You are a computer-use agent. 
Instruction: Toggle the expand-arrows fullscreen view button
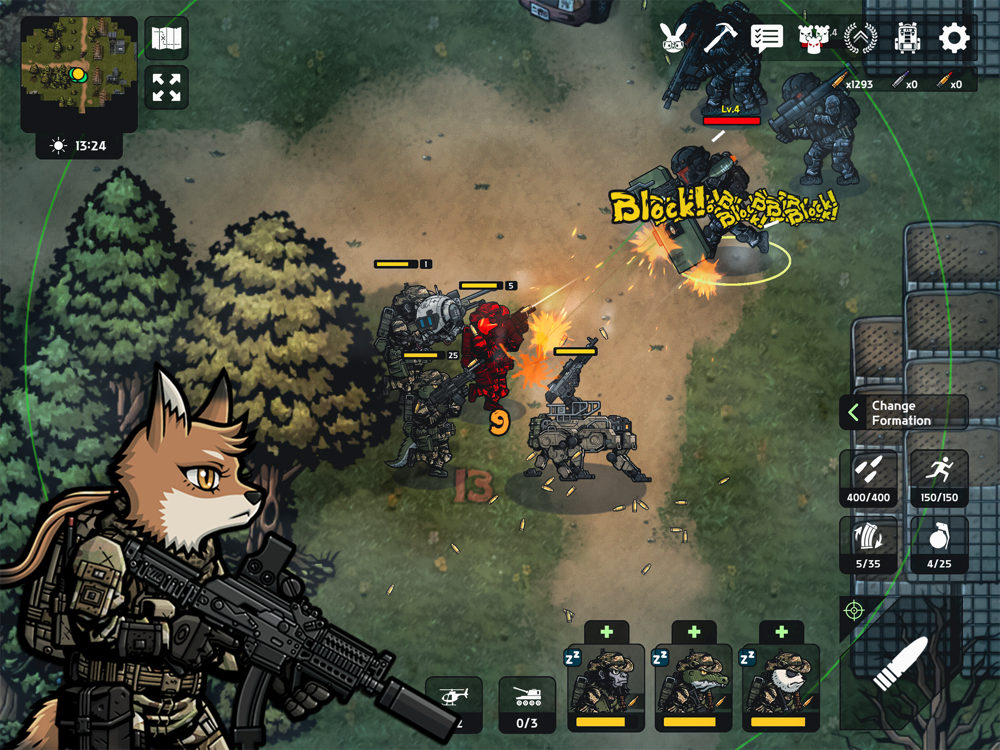[x=166, y=88]
